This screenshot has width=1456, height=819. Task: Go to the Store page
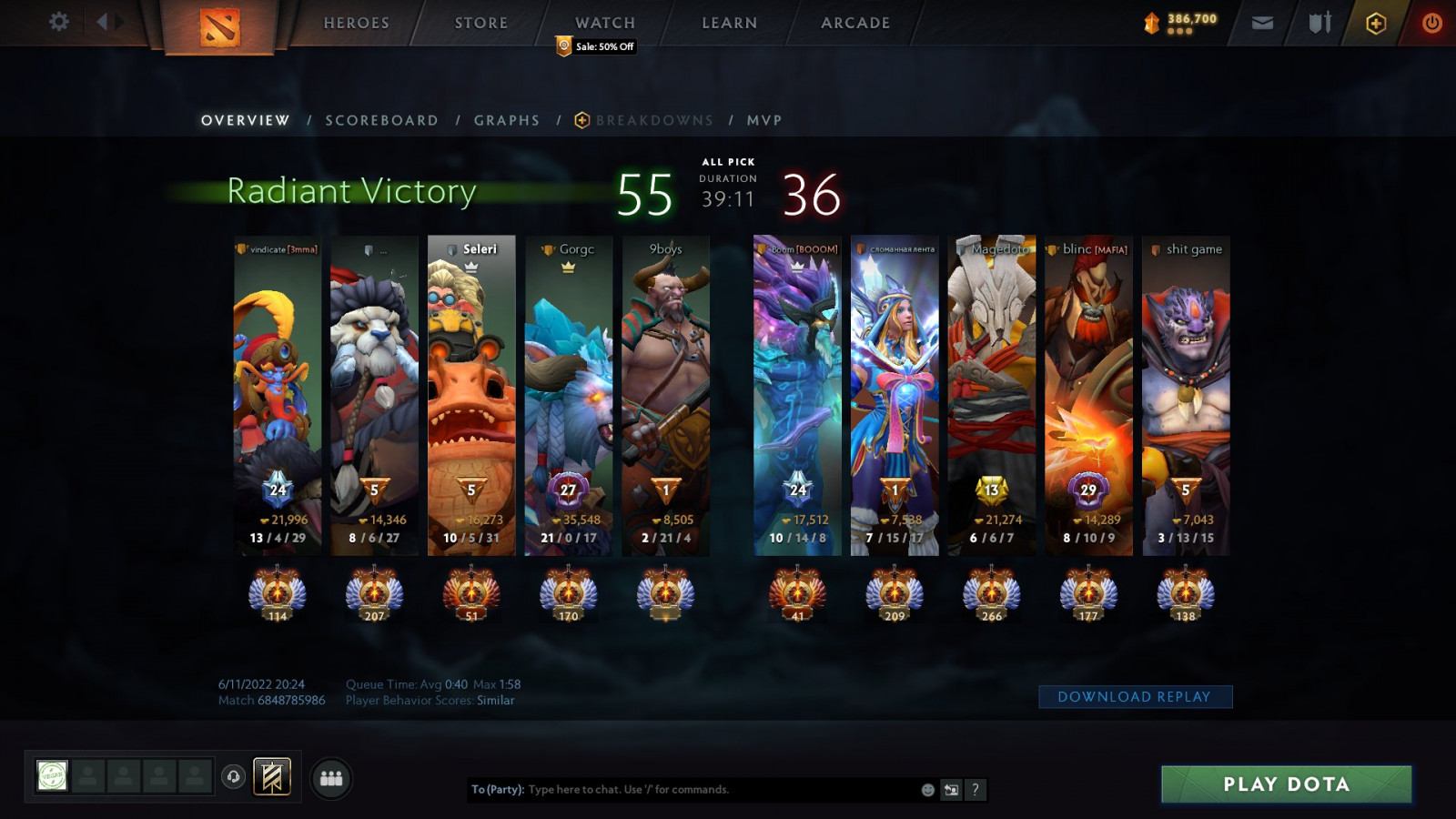481,23
